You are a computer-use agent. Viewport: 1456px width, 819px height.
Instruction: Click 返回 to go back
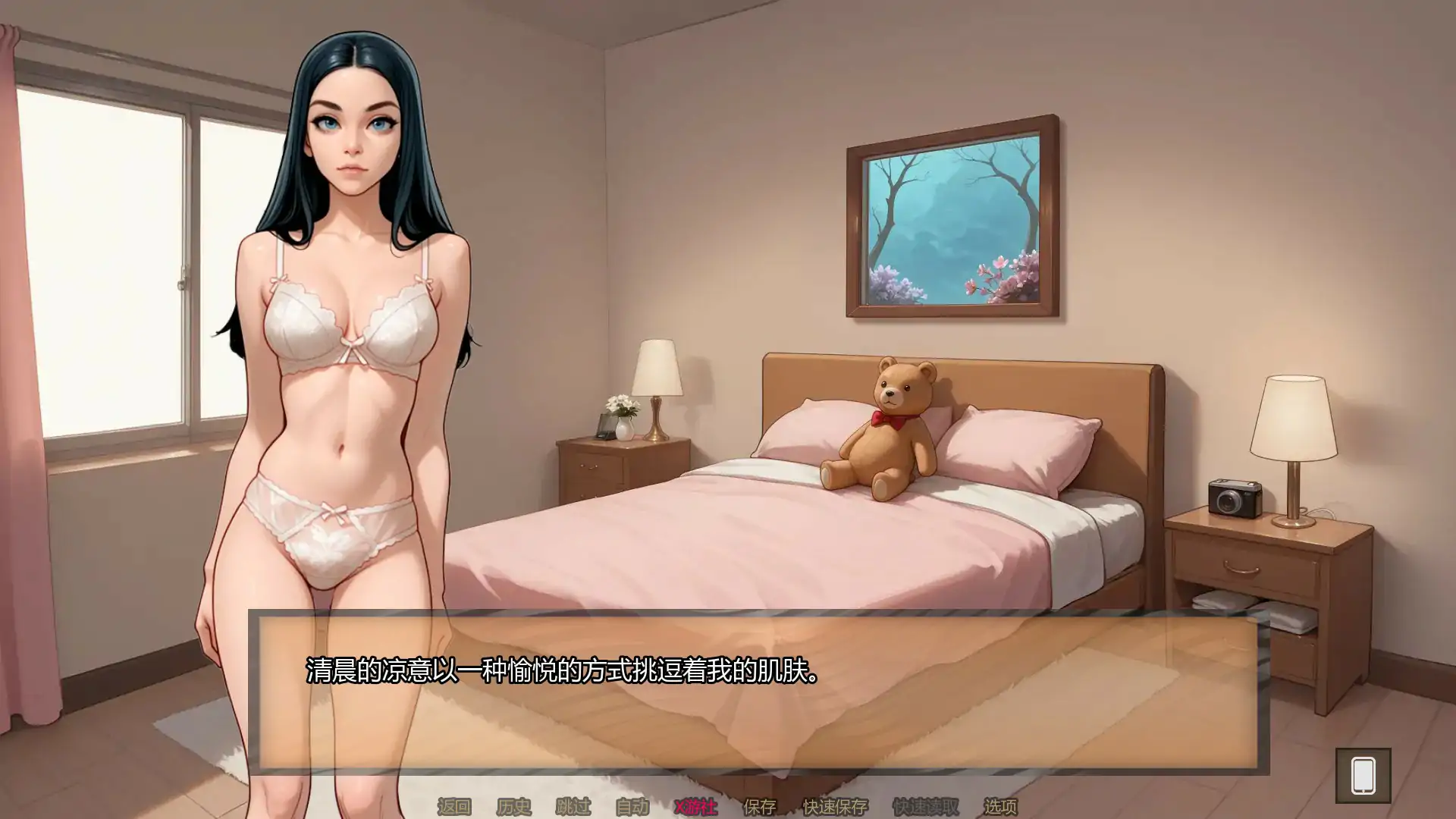click(x=455, y=807)
